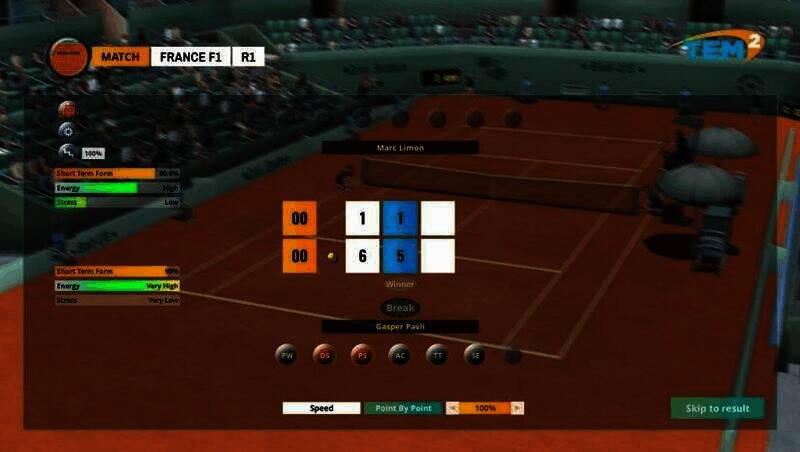Click the Speed button

(x=321, y=408)
